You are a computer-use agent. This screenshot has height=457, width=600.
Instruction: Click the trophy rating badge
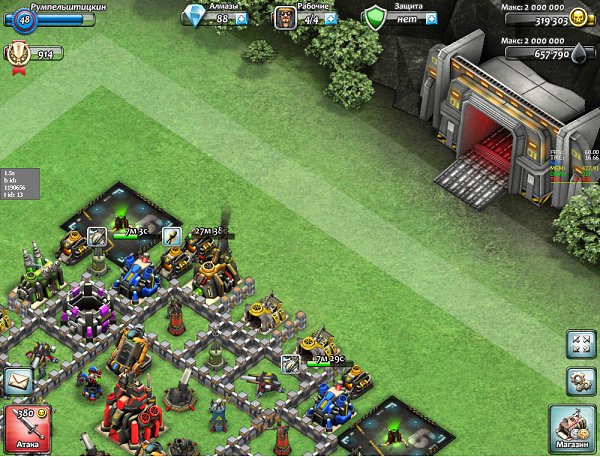tap(18, 53)
